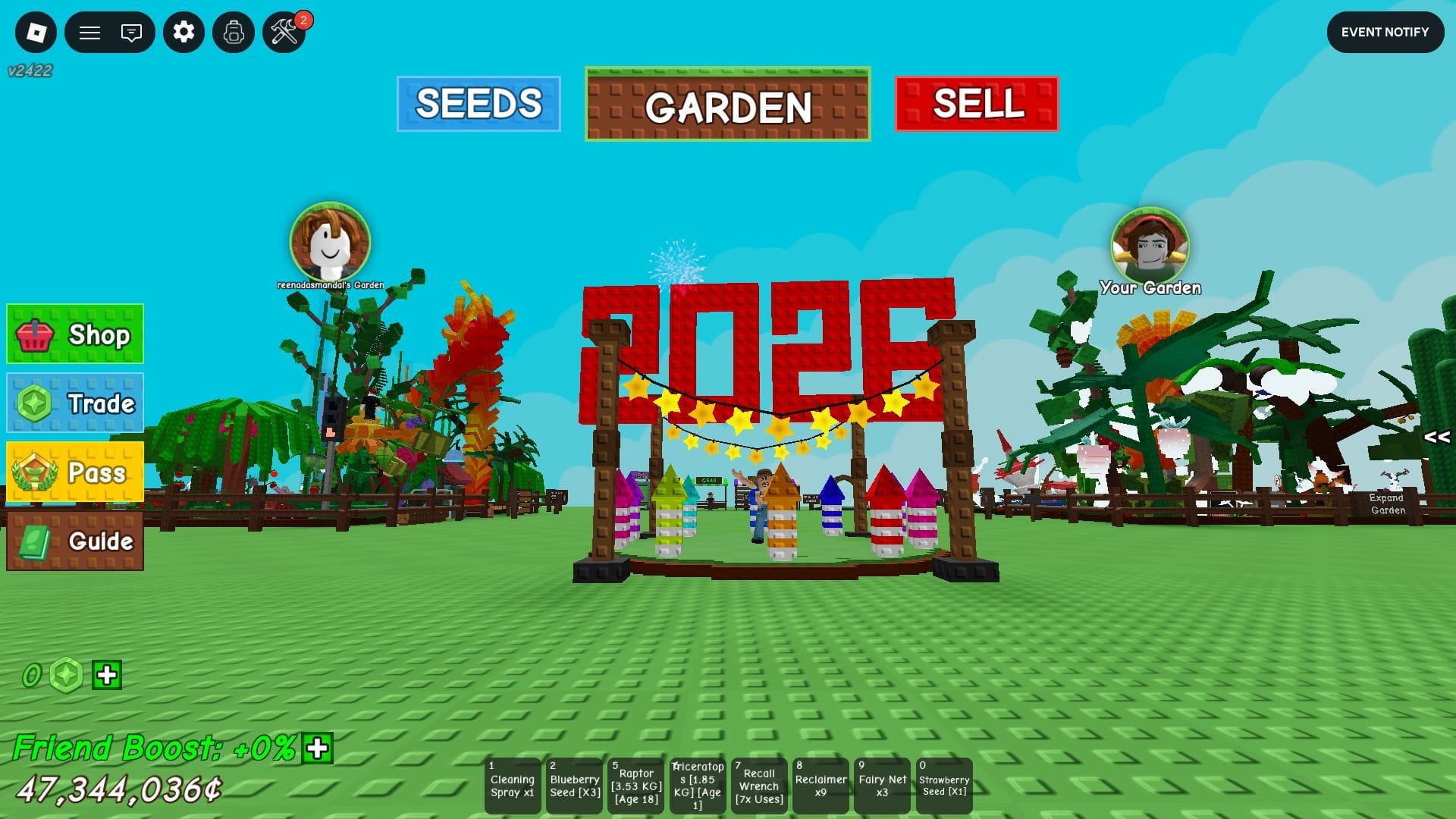
Task: Open the Roblox backpack inventory icon
Action: click(234, 33)
